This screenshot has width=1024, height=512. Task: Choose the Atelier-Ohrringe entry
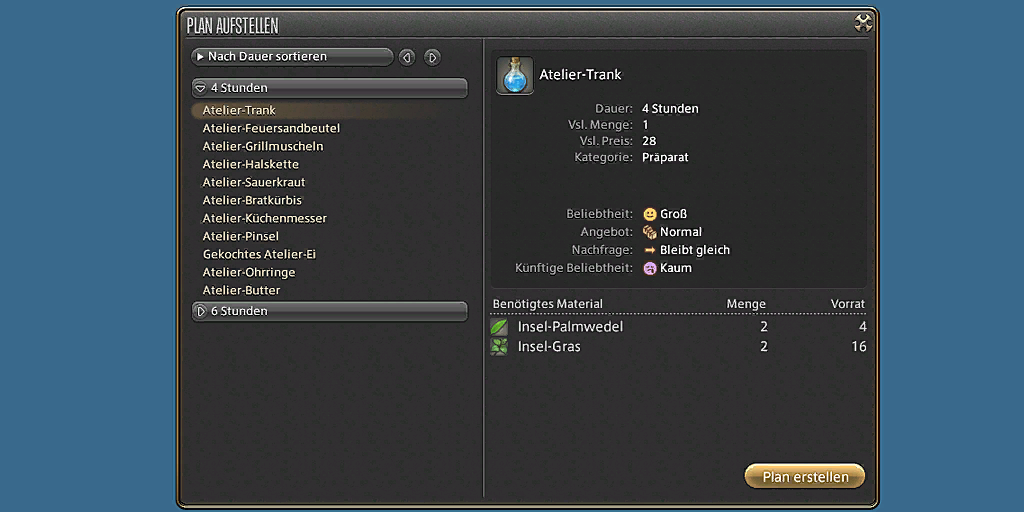click(249, 272)
